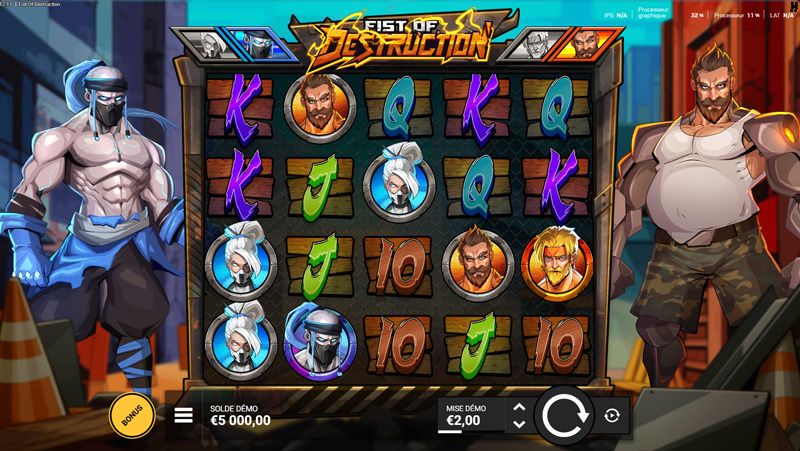
Task: Open the yellow BONUS feature button
Action: click(132, 415)
